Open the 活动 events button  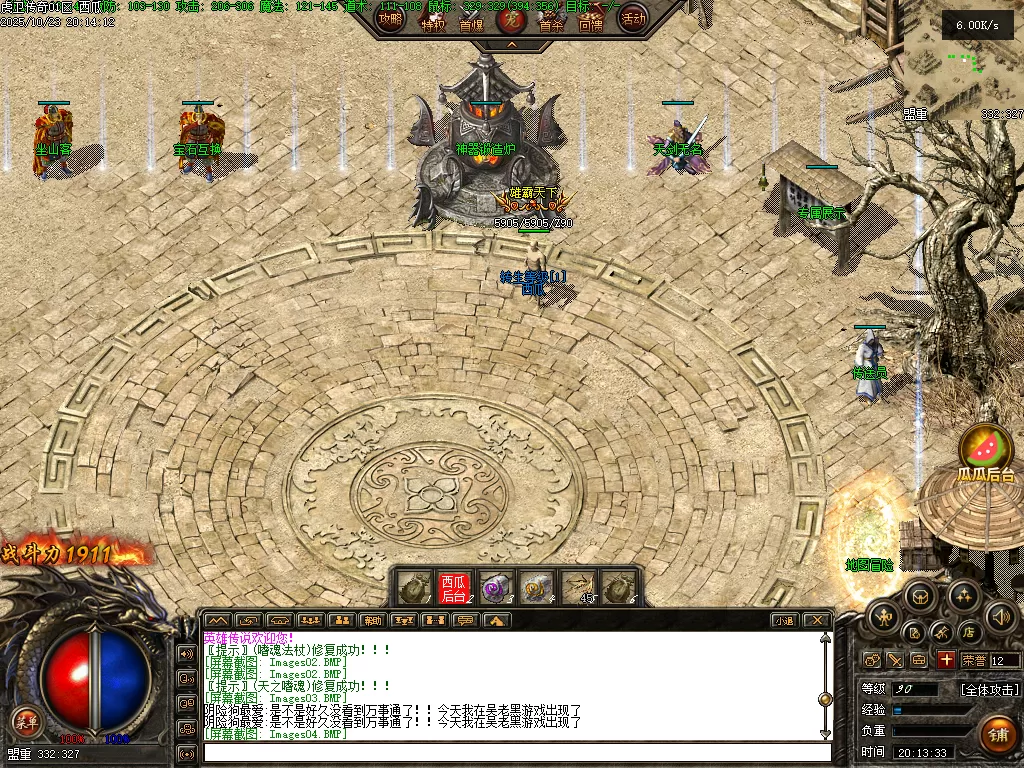click(632, 17)
